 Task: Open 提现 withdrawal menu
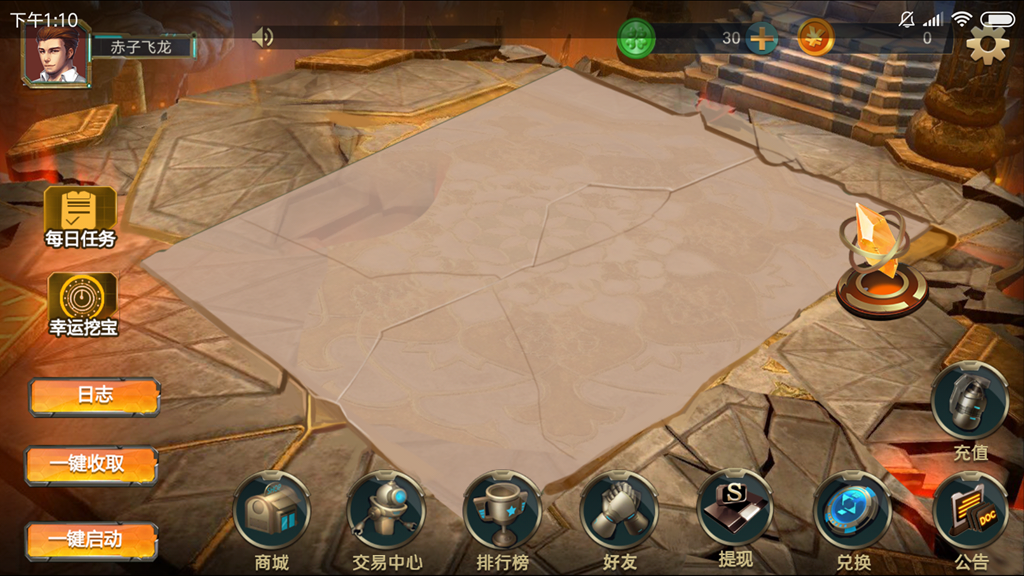[x=735, y=510]
